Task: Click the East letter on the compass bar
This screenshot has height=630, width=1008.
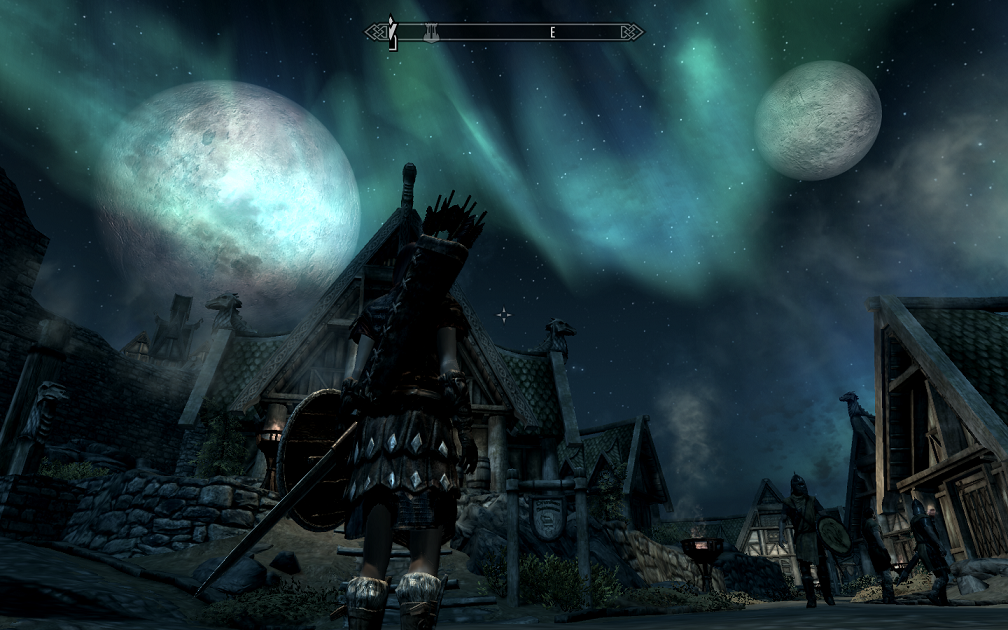Action: [552, 33]
